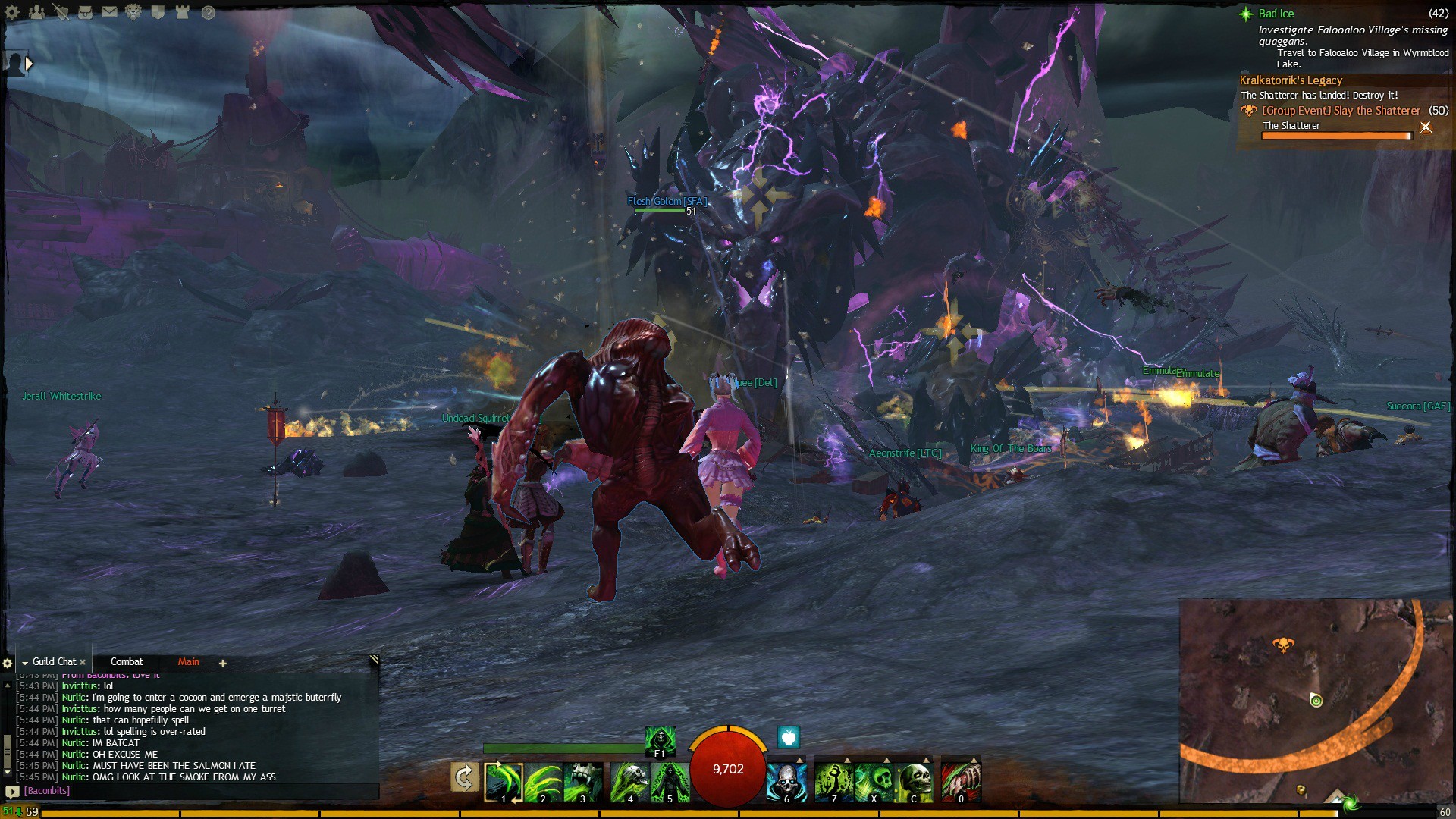Switch to the Combat chat tab
The image size is (1456, 819).
click(127, 662)
